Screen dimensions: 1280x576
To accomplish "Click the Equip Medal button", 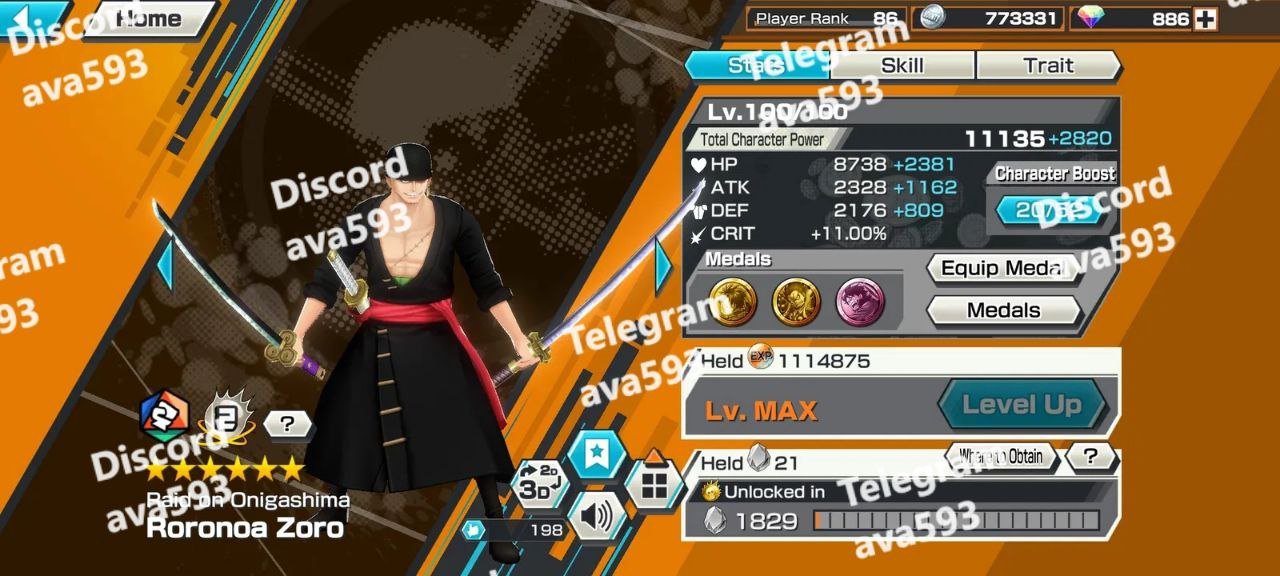I will (x=1004, y=269).
